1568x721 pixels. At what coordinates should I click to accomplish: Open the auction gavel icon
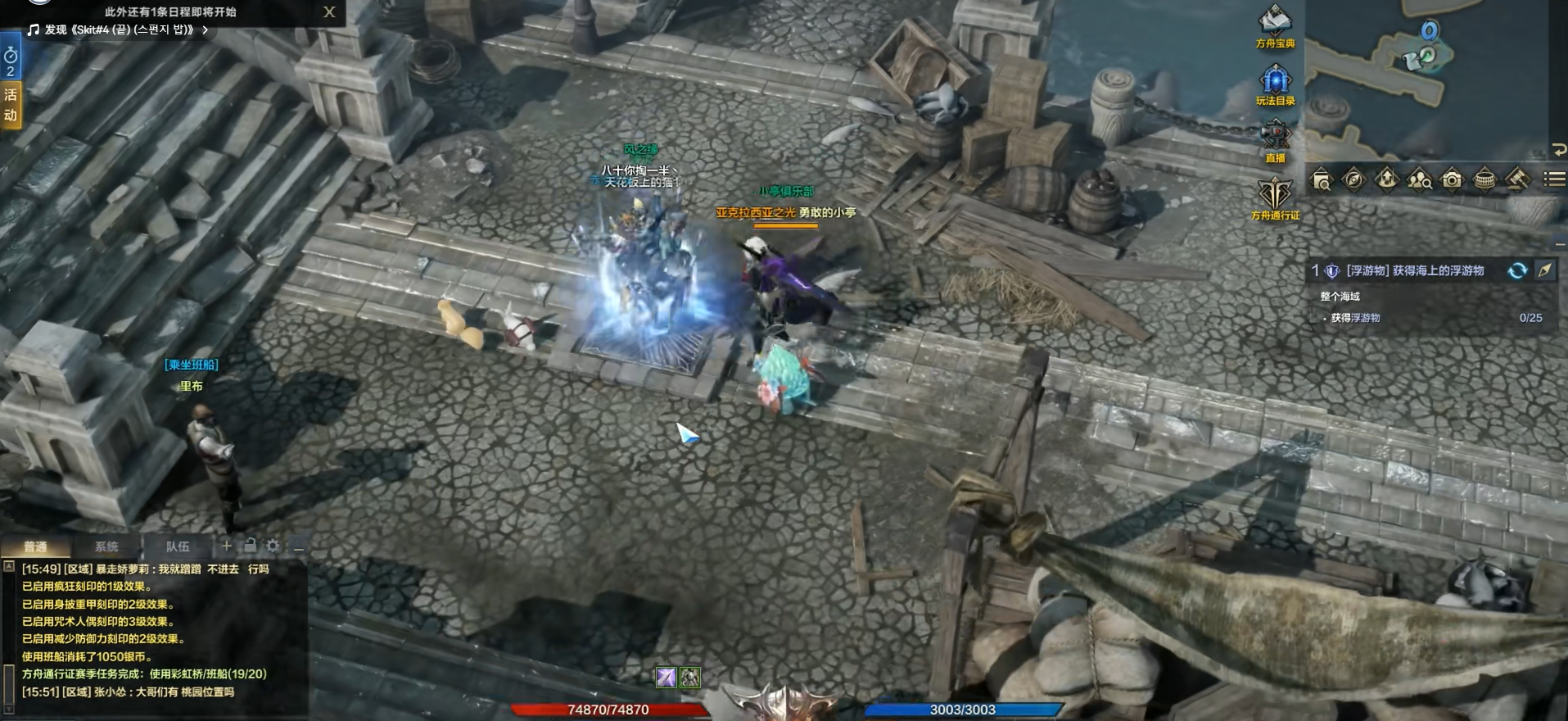(1517, 179)
